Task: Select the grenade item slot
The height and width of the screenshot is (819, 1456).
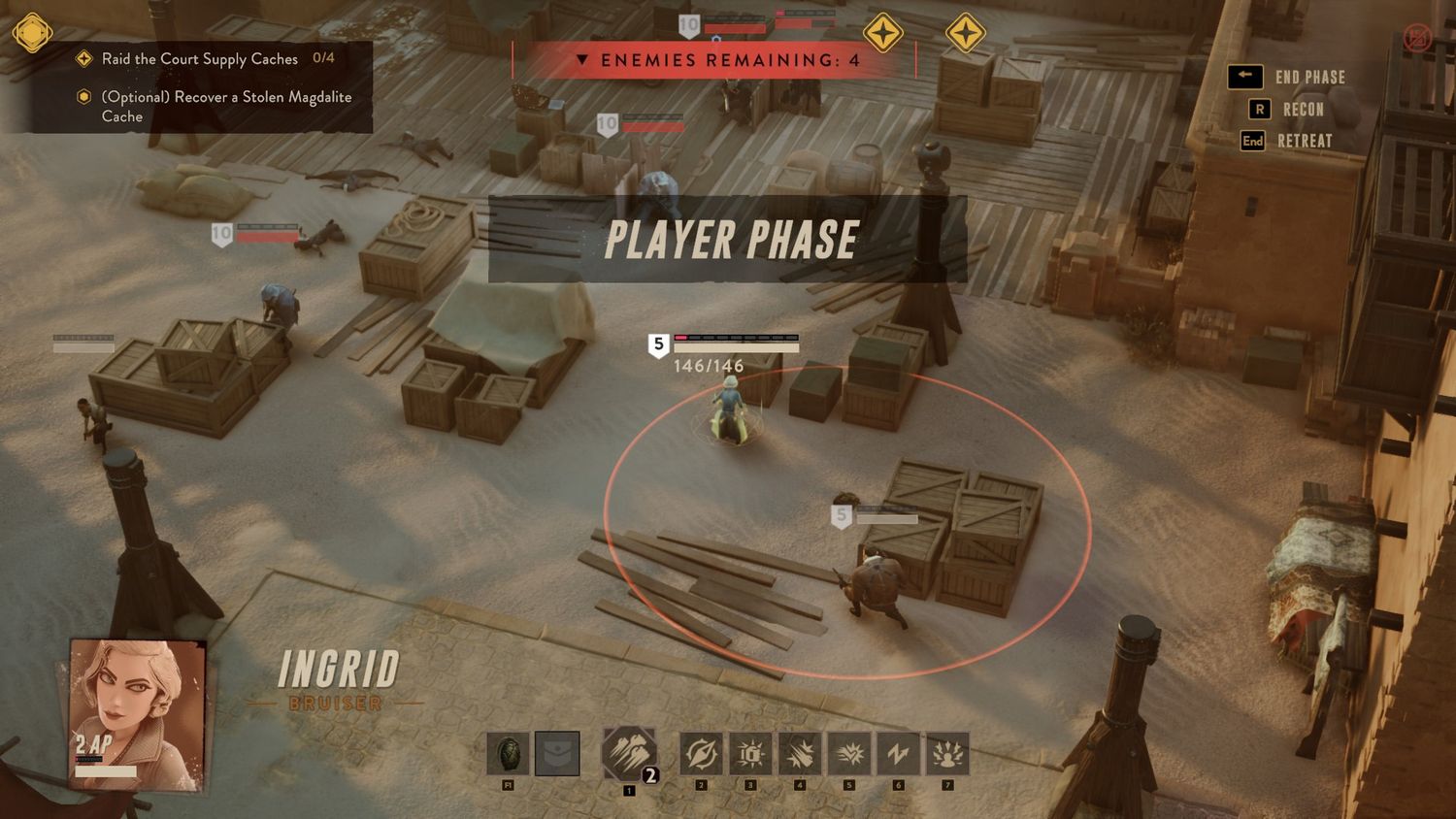Action: click(508, 754)
